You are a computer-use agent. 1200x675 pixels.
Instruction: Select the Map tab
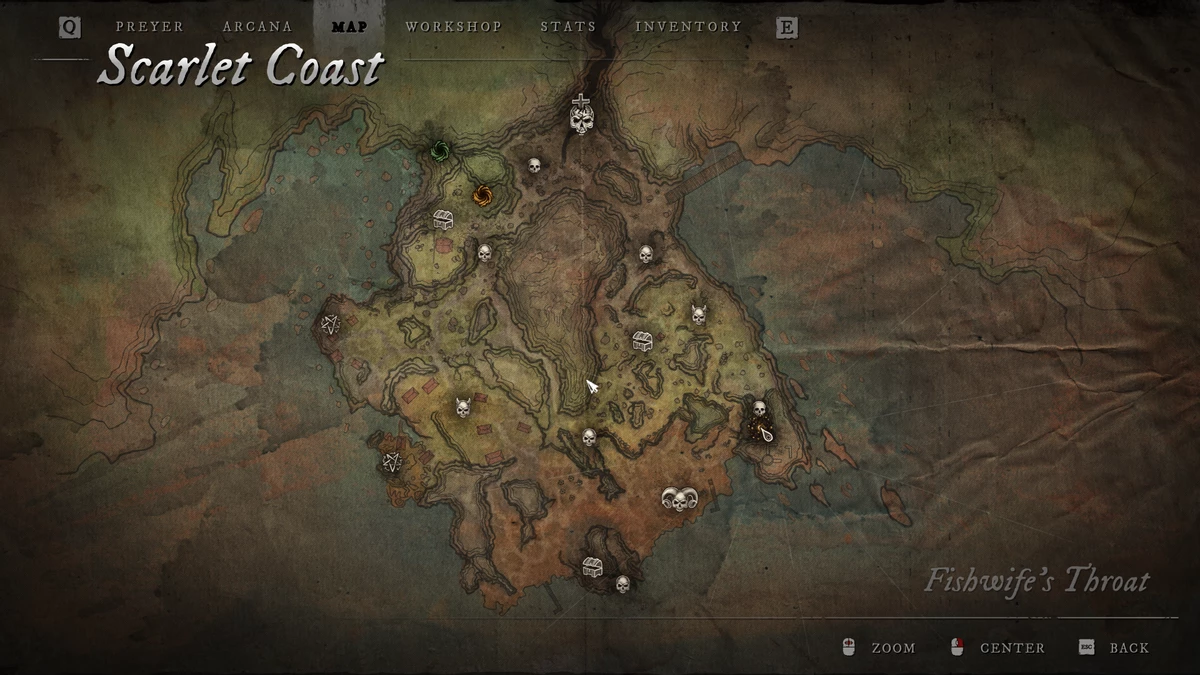[348, 27]
